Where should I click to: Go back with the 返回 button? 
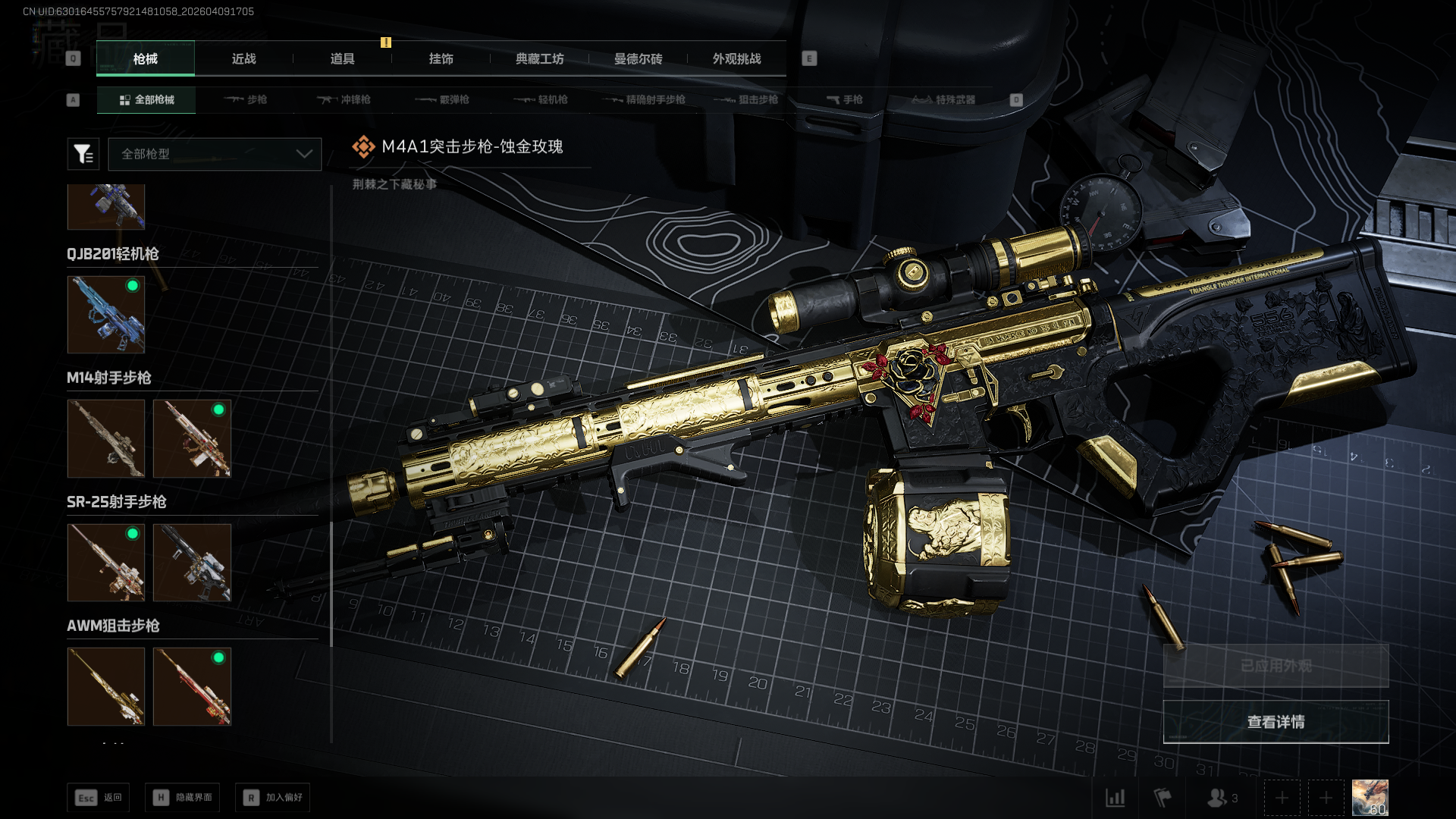click(x=99, y=798)
